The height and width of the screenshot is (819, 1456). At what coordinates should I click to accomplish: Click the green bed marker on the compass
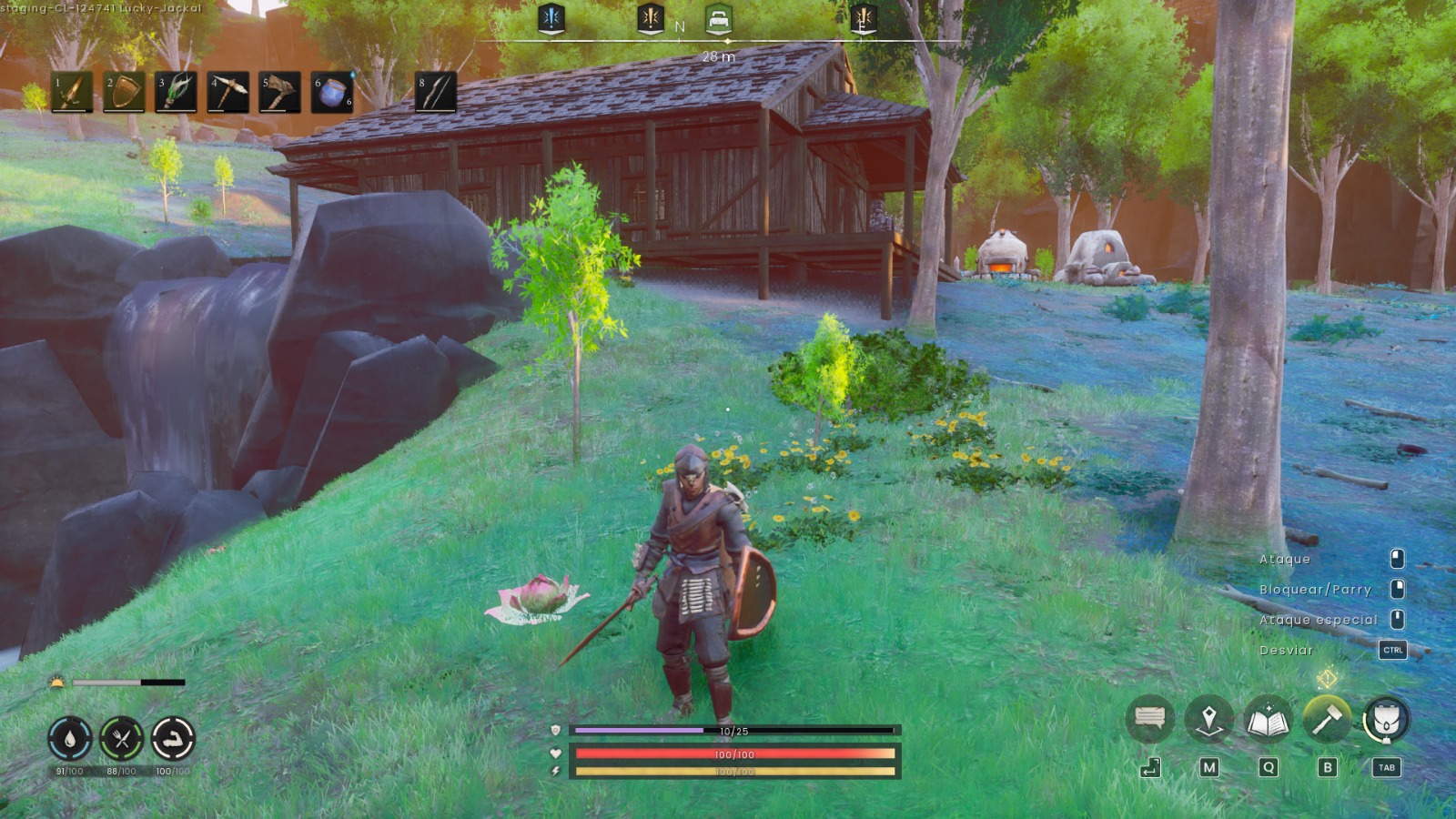(718, 19)
